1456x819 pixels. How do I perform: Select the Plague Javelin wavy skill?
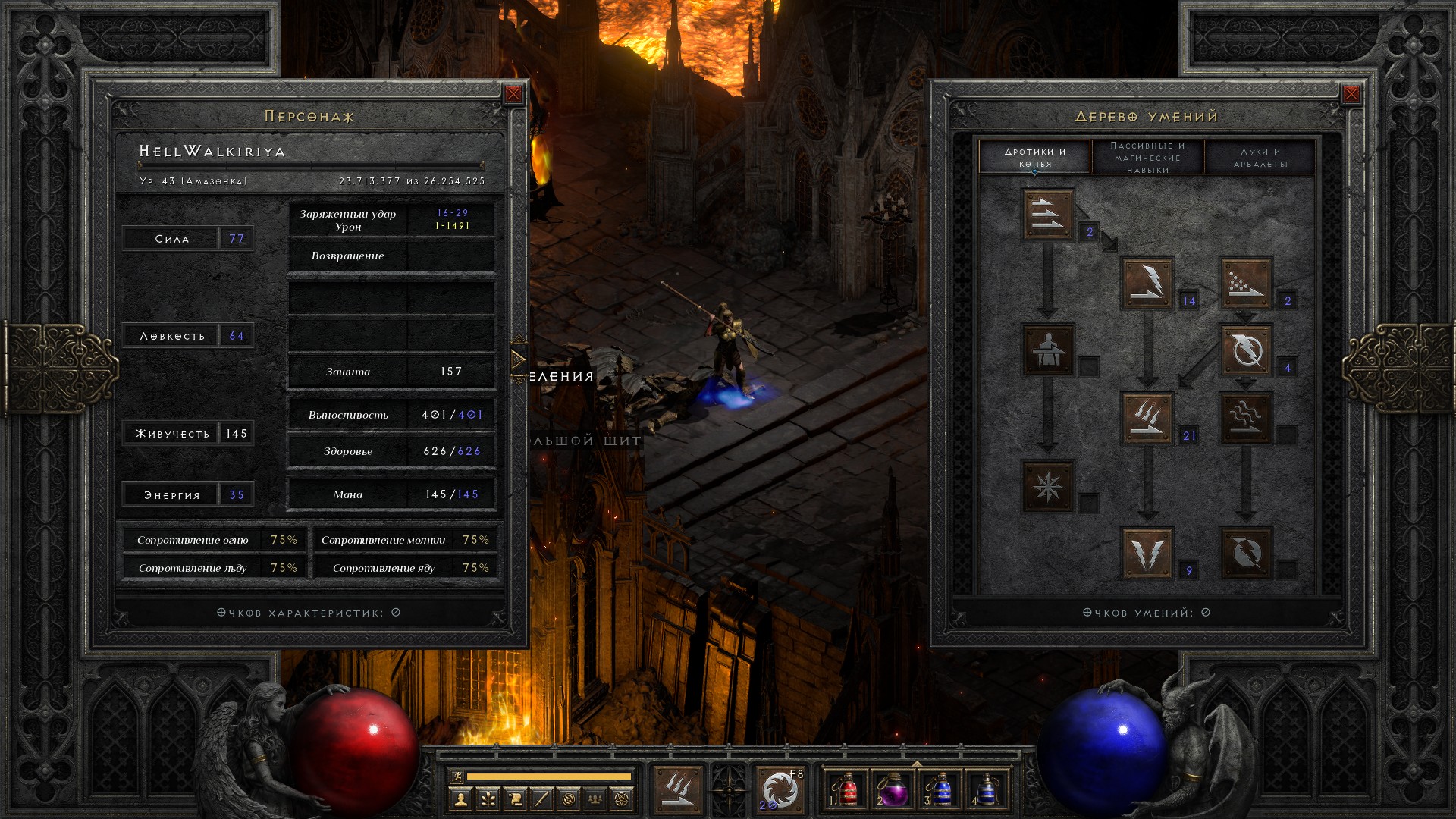coord(1246,418)
